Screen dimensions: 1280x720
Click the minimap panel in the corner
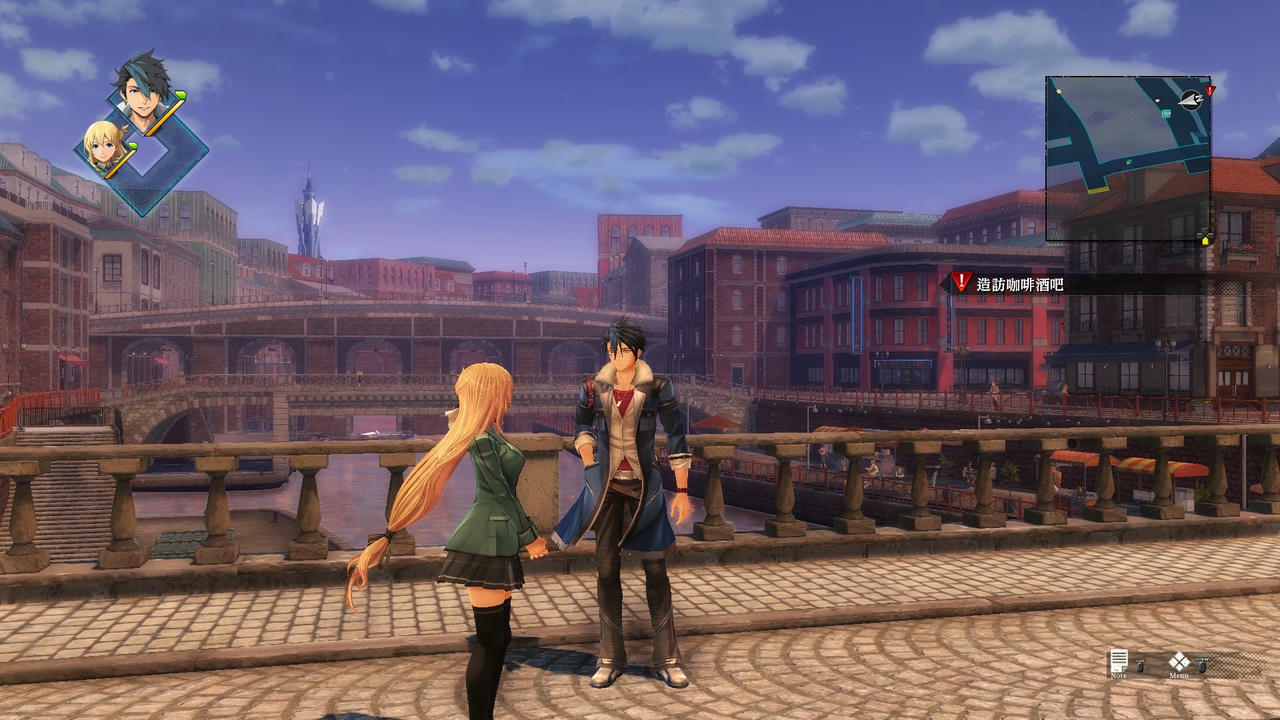tap(1130, 155)
